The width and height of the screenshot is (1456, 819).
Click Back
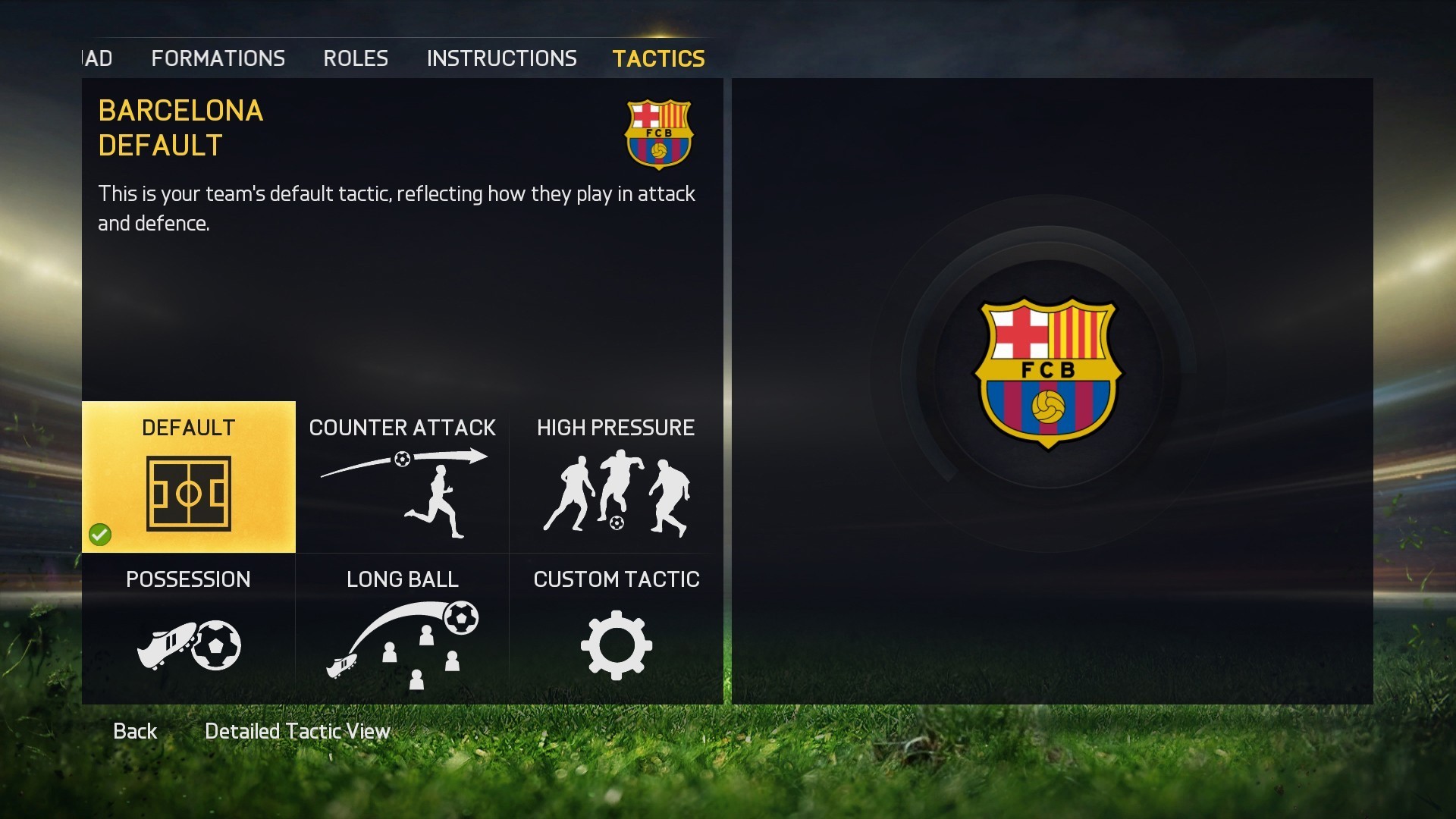[x=135, y=731]
